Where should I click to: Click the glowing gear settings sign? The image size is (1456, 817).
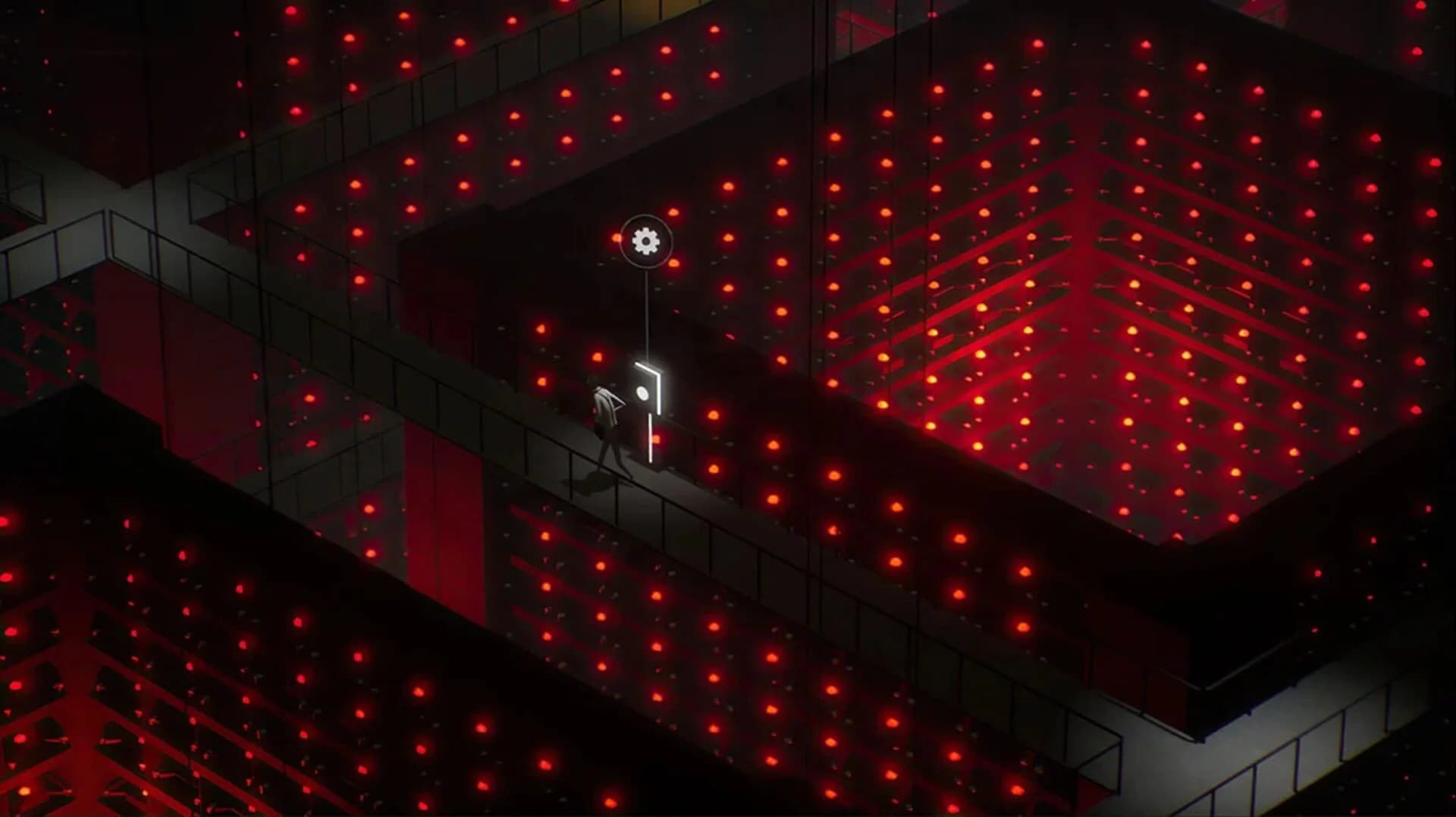tap(646, 240)
